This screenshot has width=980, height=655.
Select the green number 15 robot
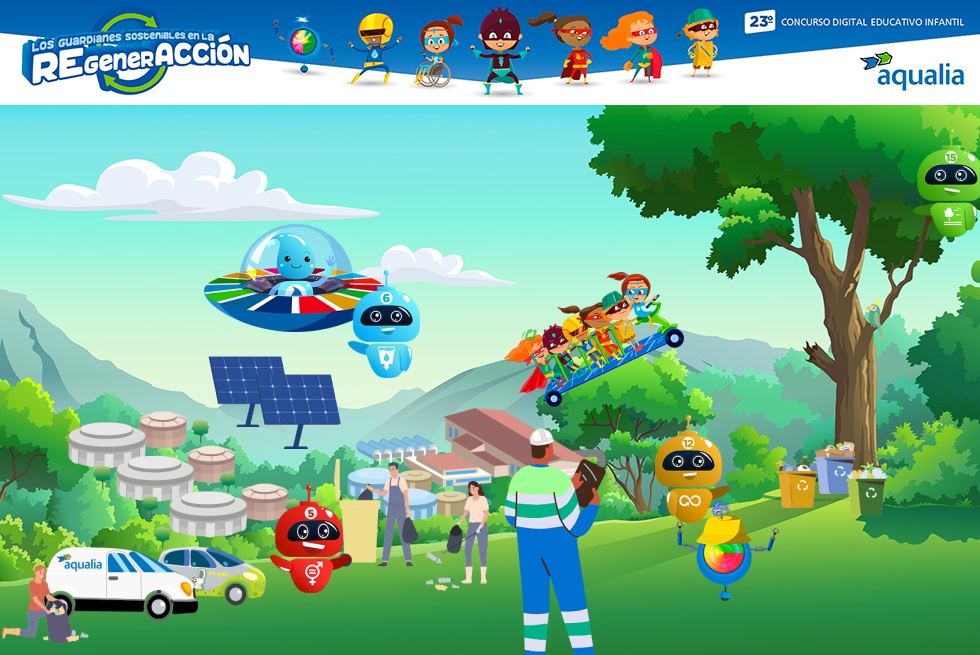[x=948, y=190]
